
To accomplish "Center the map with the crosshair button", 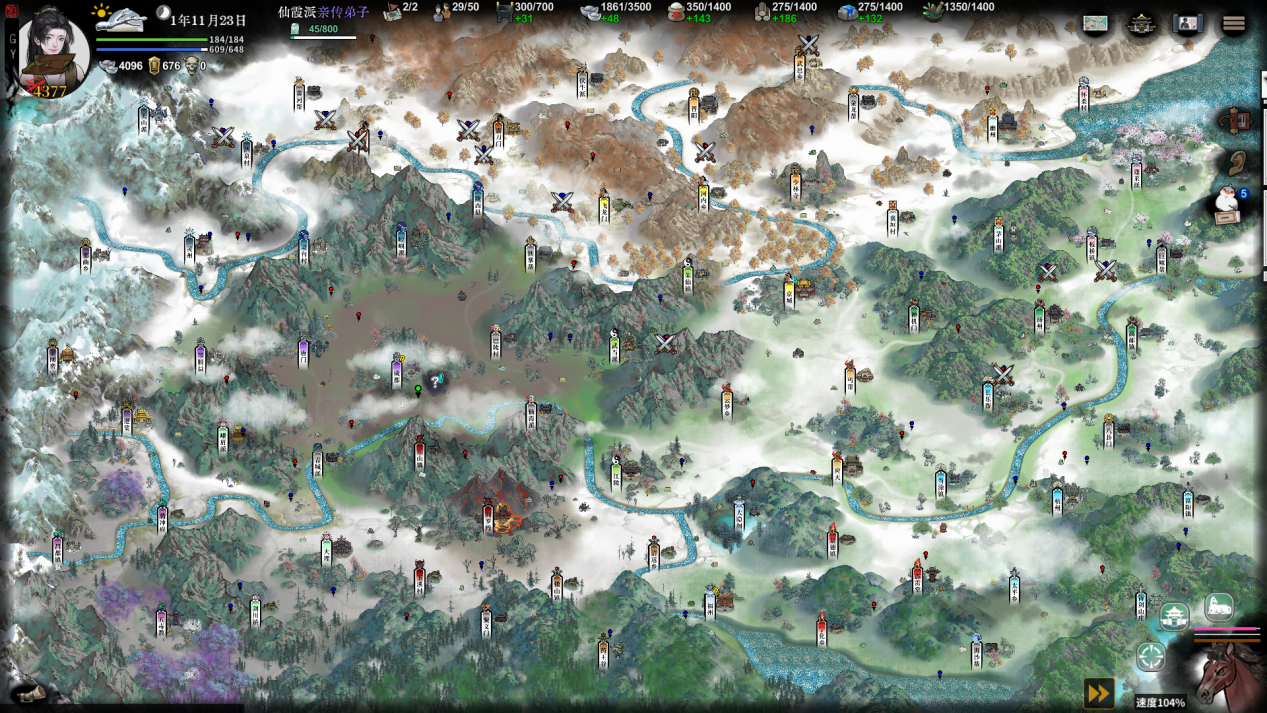I will click(x=1151, y=657).
